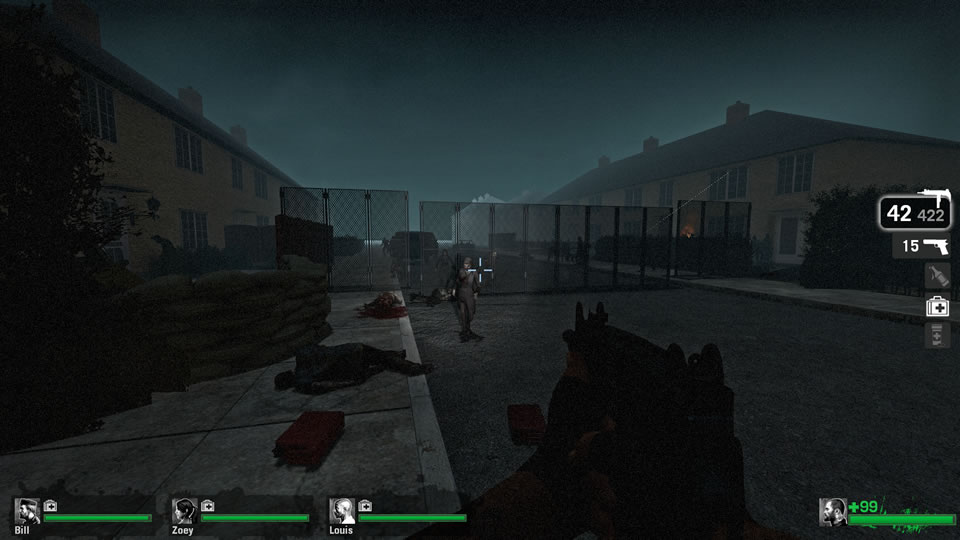Click Bill's teammate portrait
The height and width of the screenshot is (540, 960).
point(27,511)
